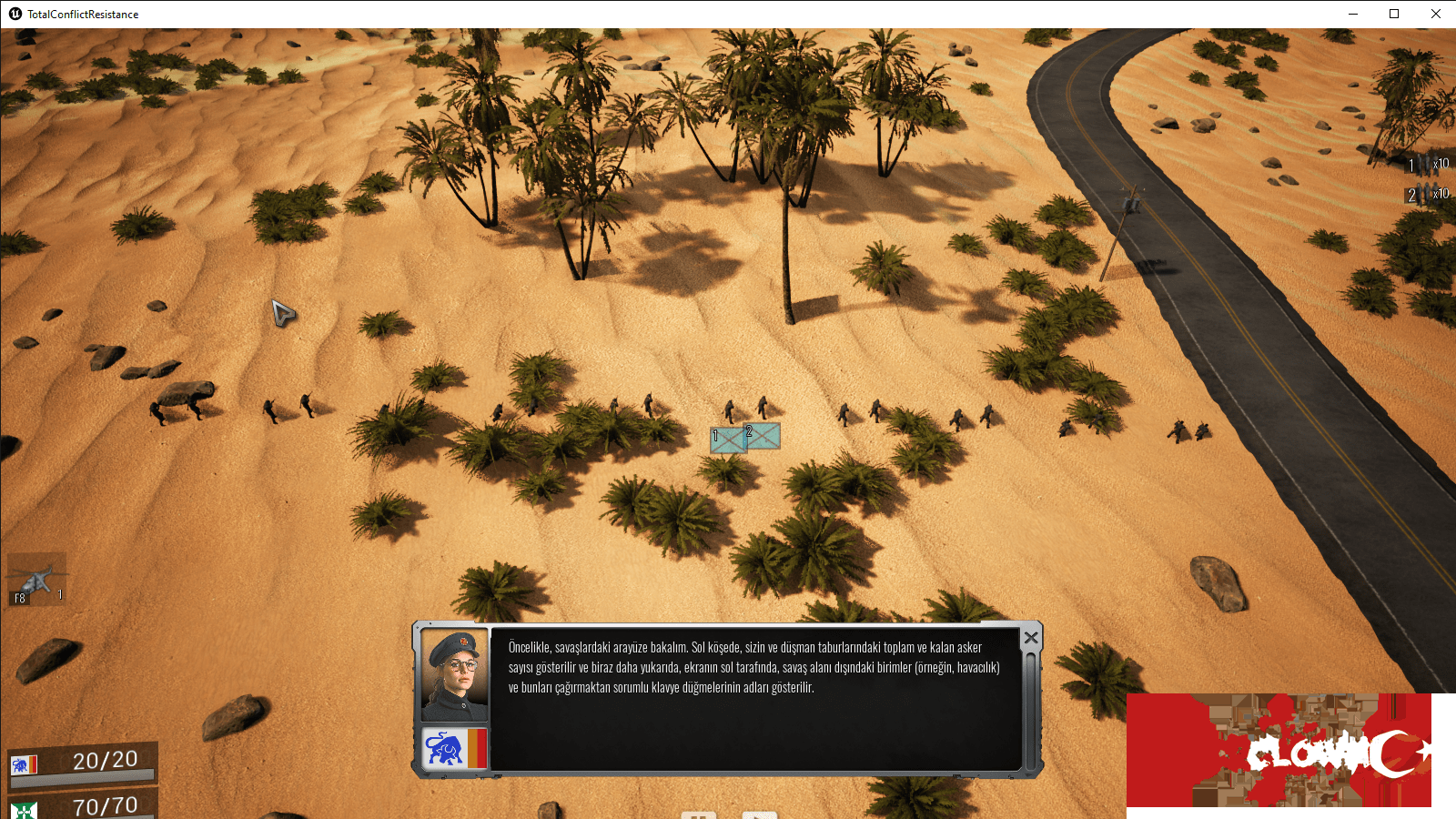Click the F8 keybind label under the helicopter

point(17,598)
